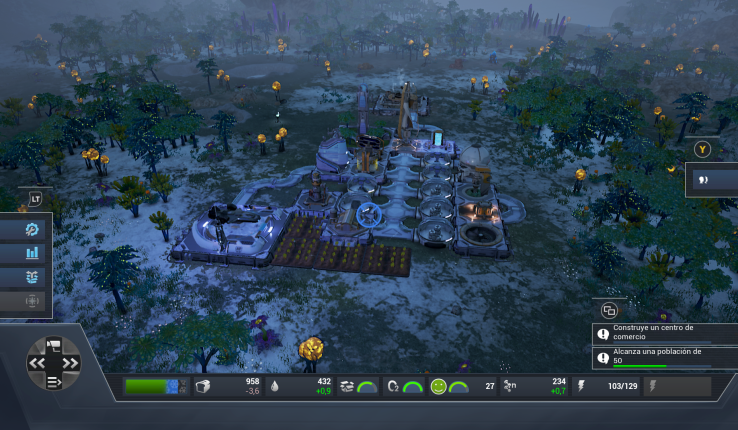Image resolution: width=738 pixels, height=430 pixels.
Task: Open the bar chart statistics panel
Action: point(33,253)
